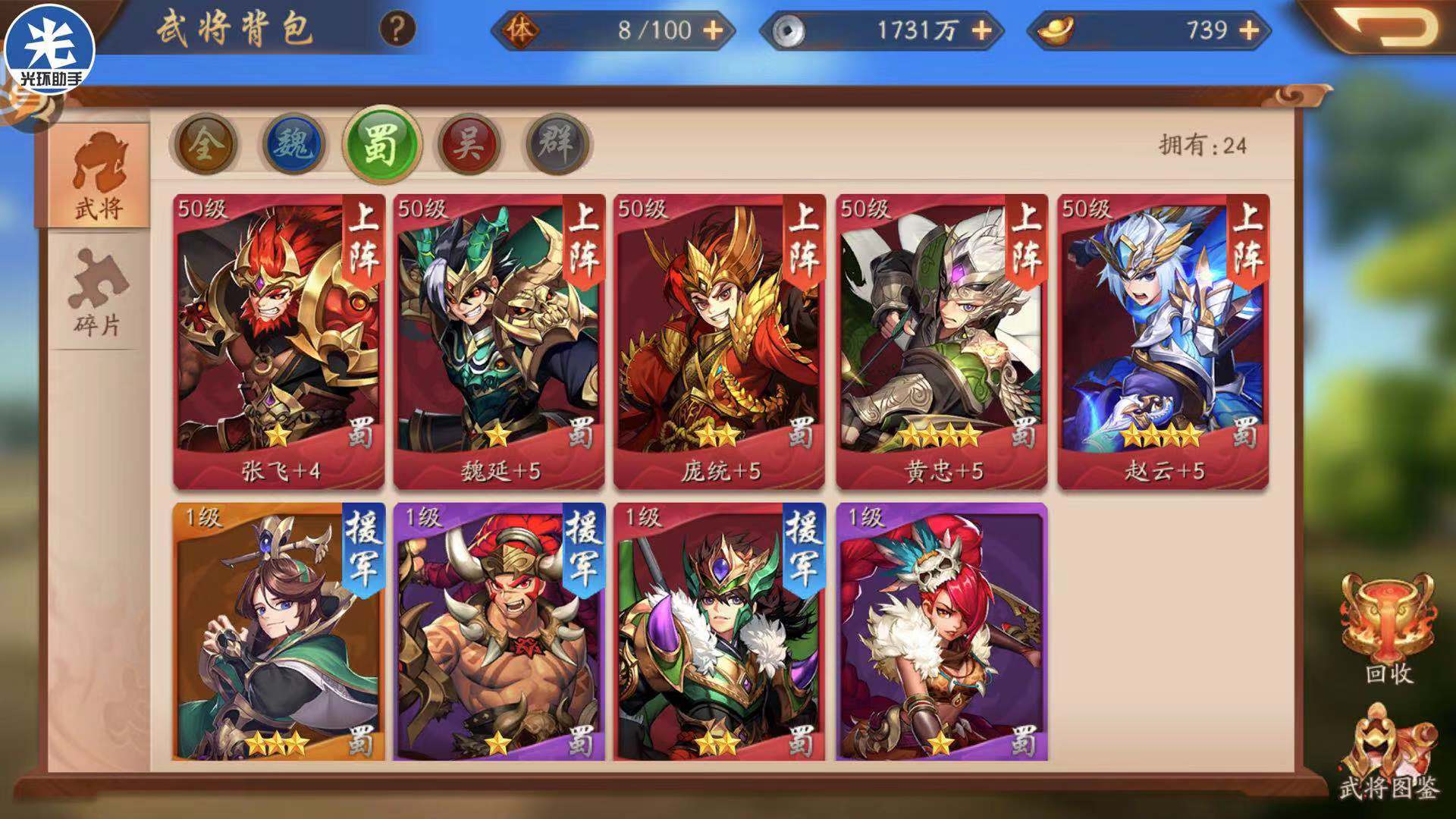1456x819 pixels.
Task: Filter heroes by 吴 faction
Action: point(469,144)
